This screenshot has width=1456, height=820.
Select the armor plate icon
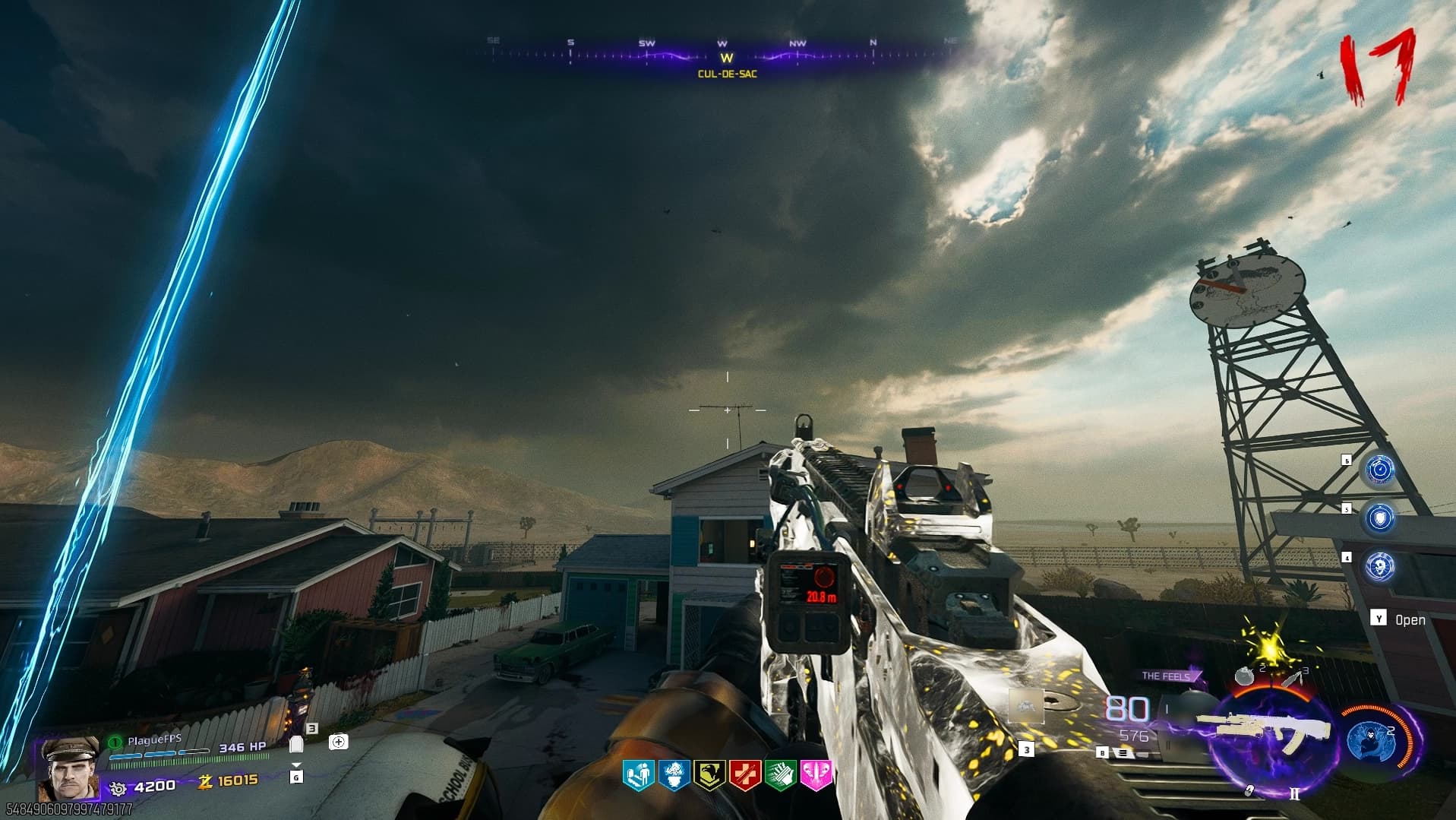tap(296, 745)
